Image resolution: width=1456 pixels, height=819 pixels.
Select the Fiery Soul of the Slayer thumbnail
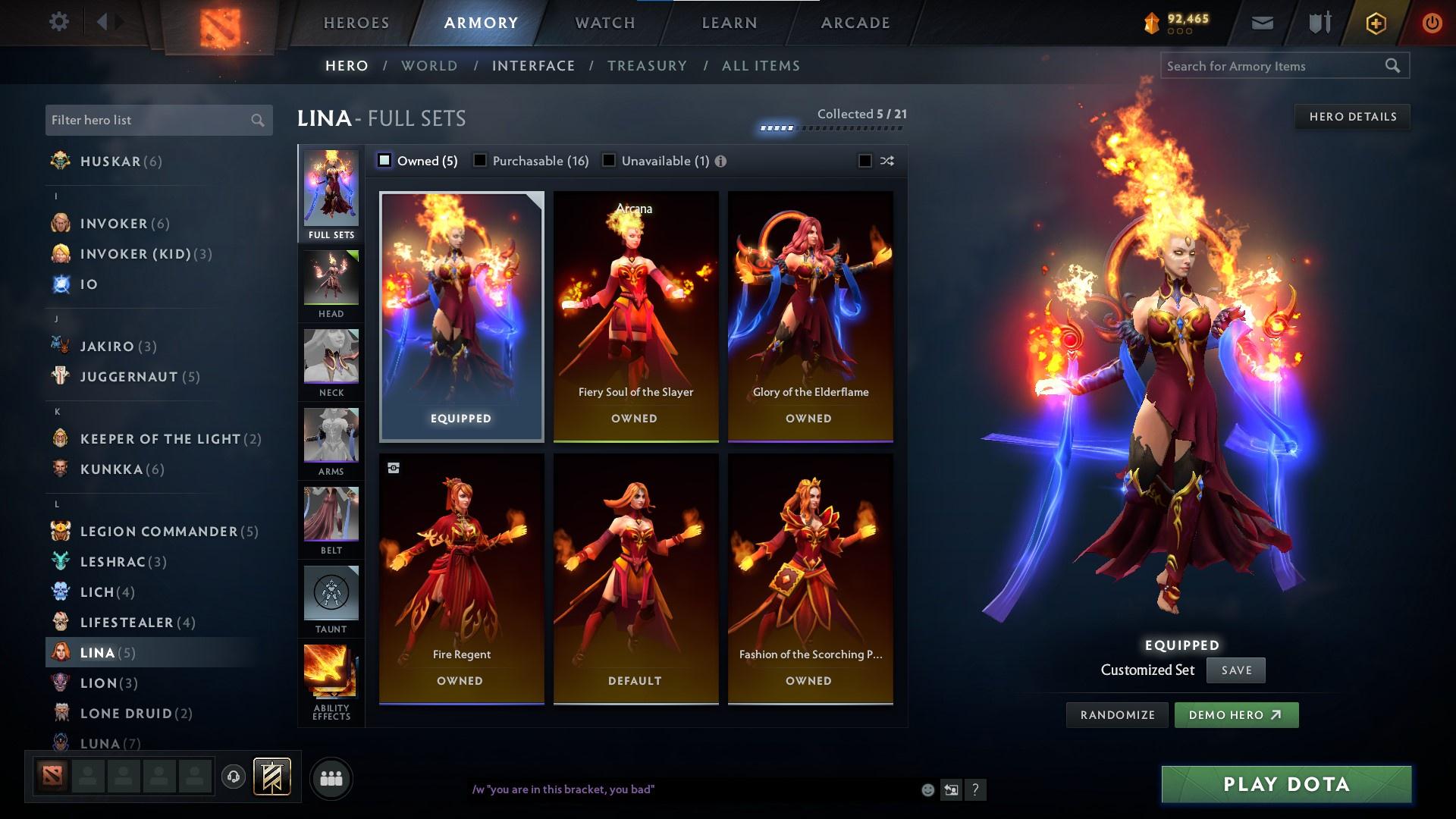coord(635,315)
